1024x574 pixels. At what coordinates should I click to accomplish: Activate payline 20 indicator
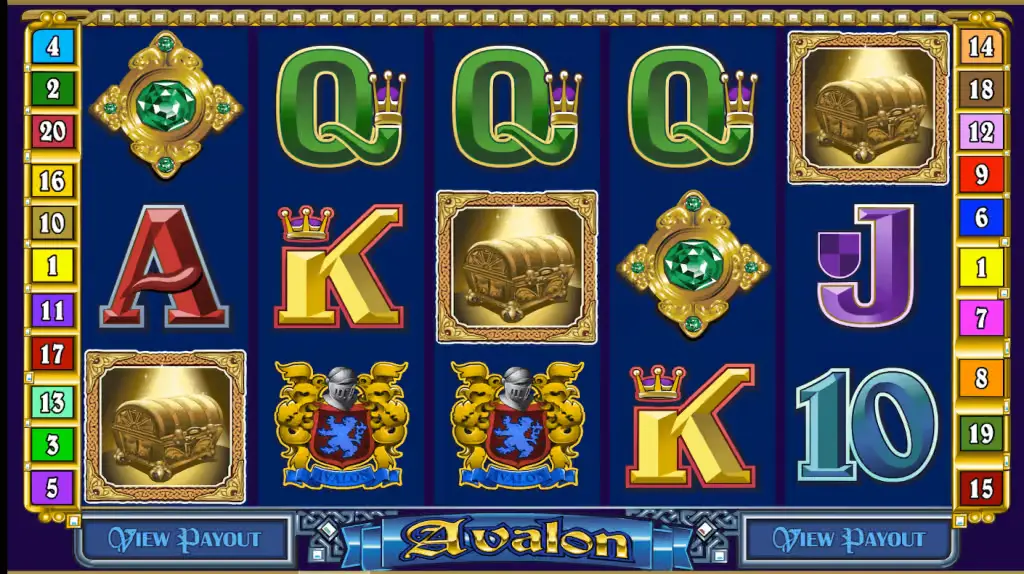pos(52,132)
